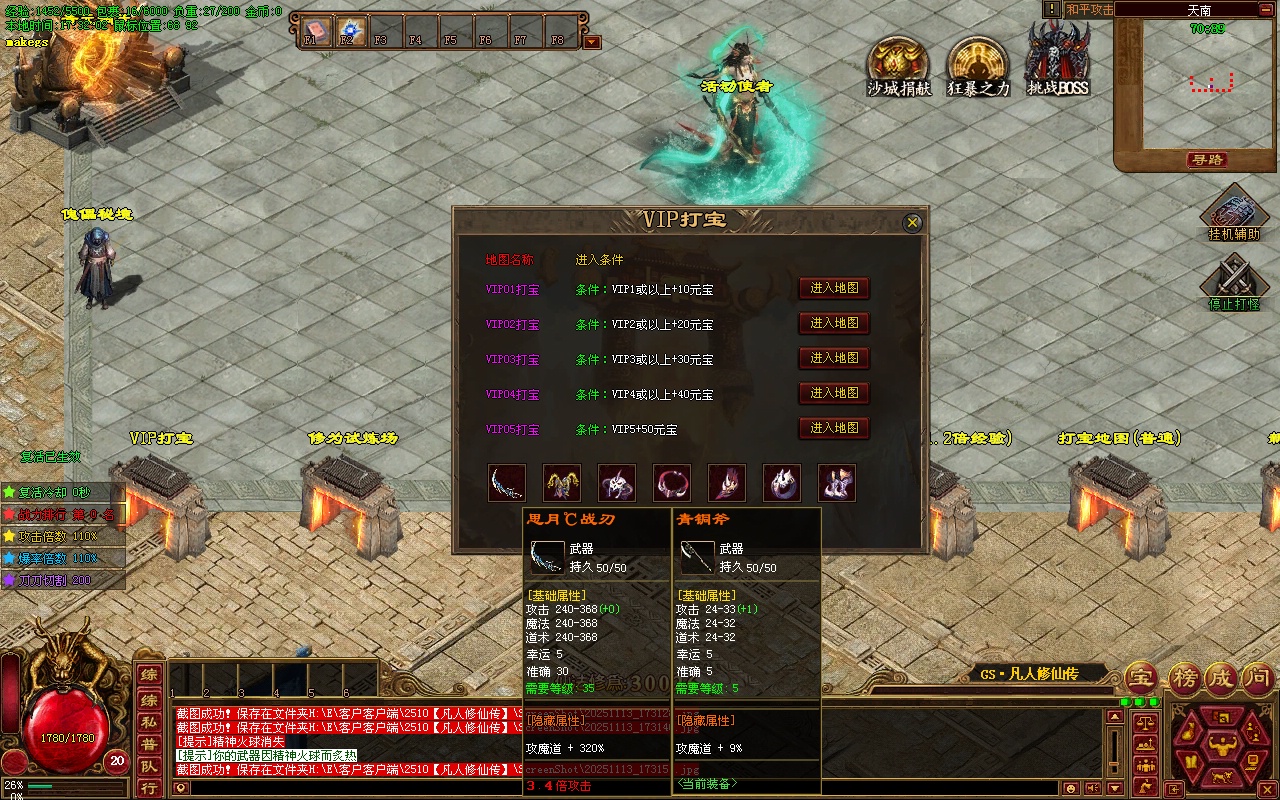Open the 沙城捐献 donation icon
The height and width of the screenshot is (800, 1280).
click(x=897, y=60)
